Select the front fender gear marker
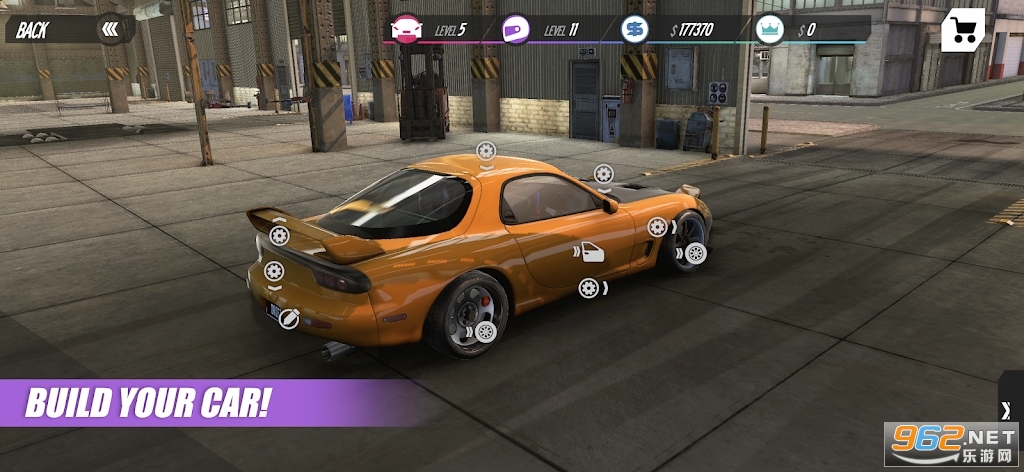This screenshot has width=1024, height=472. tap(657, 227)
